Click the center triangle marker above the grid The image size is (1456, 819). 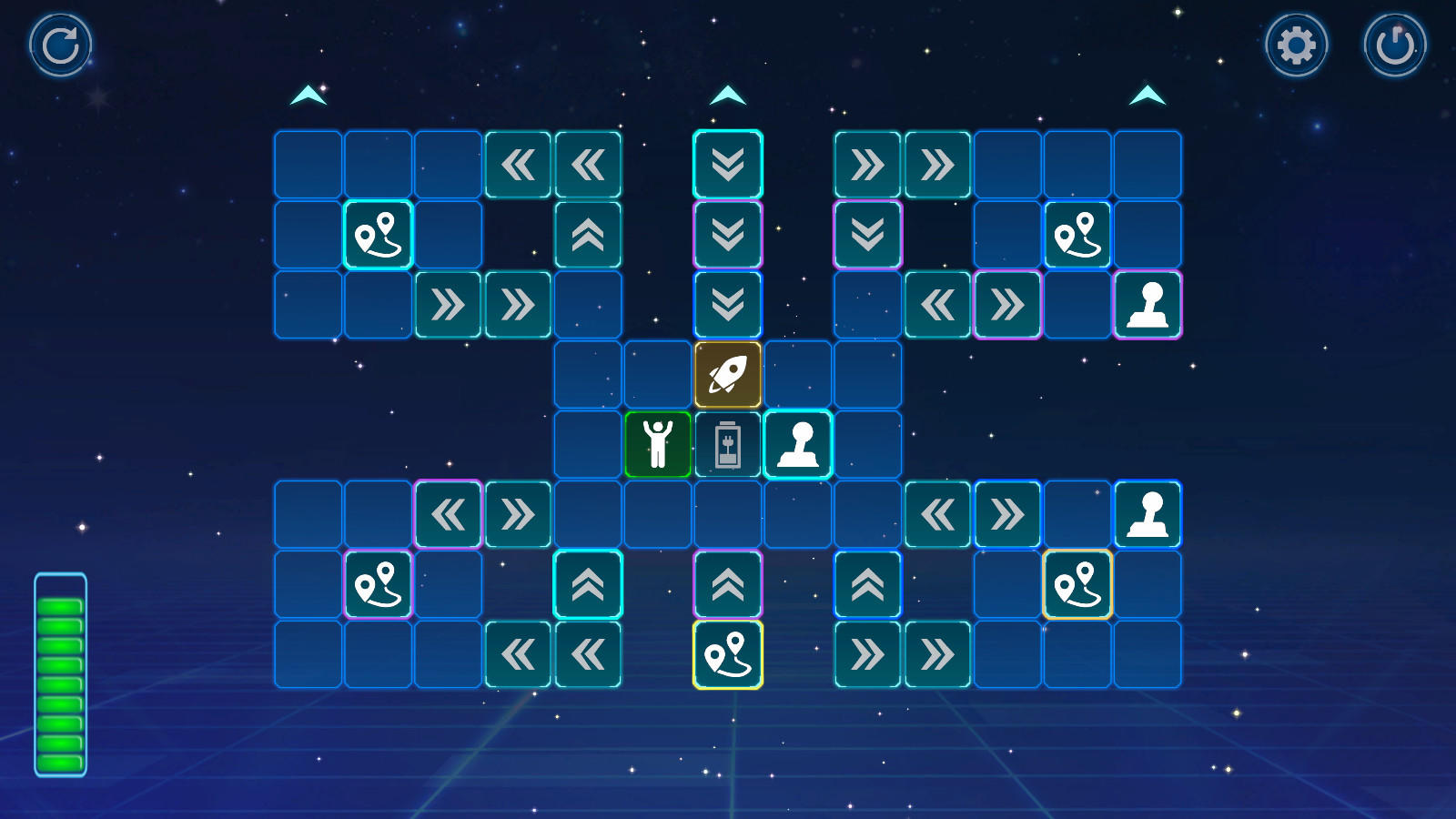pos(729,94)
